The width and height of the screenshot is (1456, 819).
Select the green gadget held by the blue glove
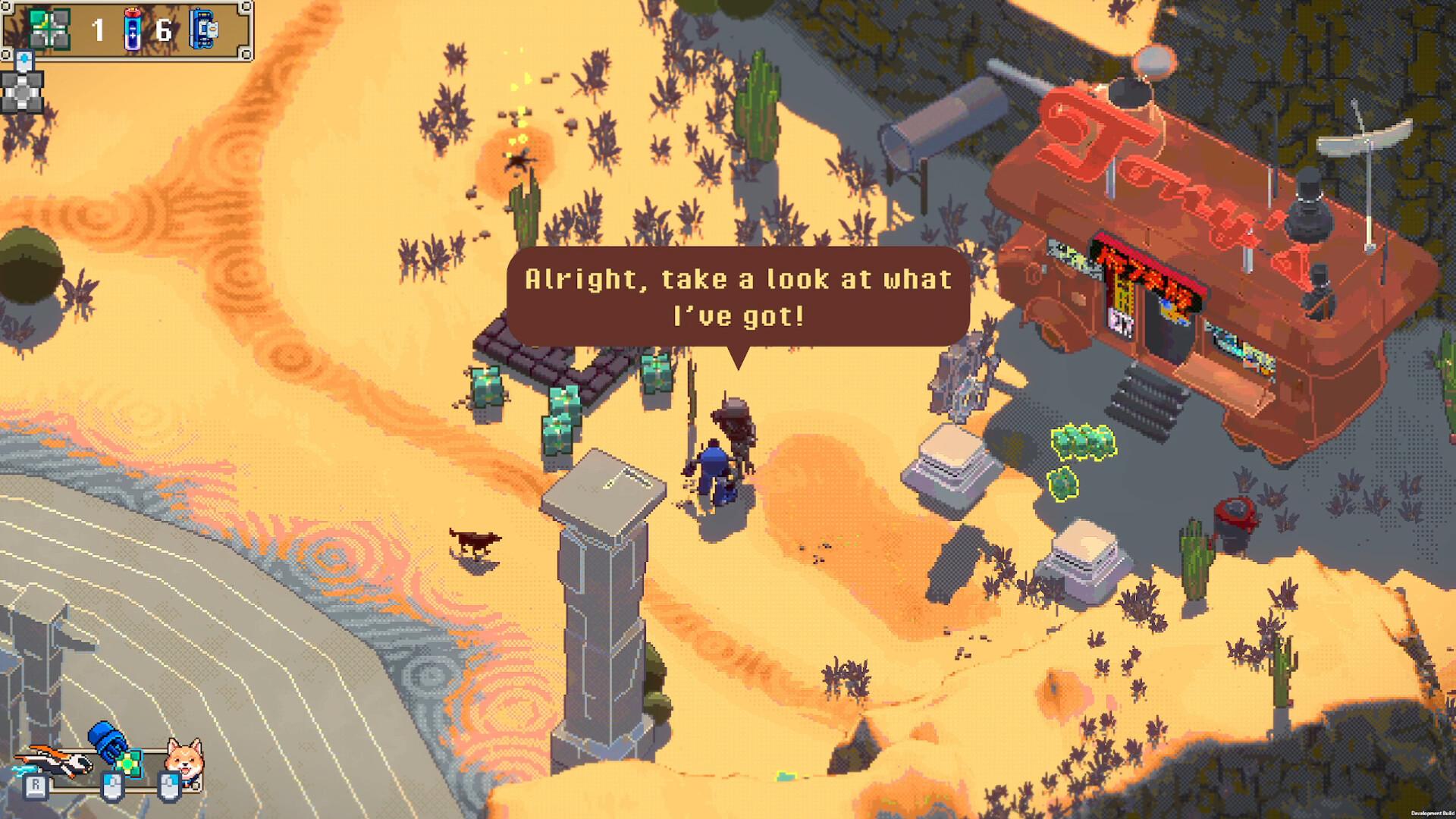[x=129, y=764]
